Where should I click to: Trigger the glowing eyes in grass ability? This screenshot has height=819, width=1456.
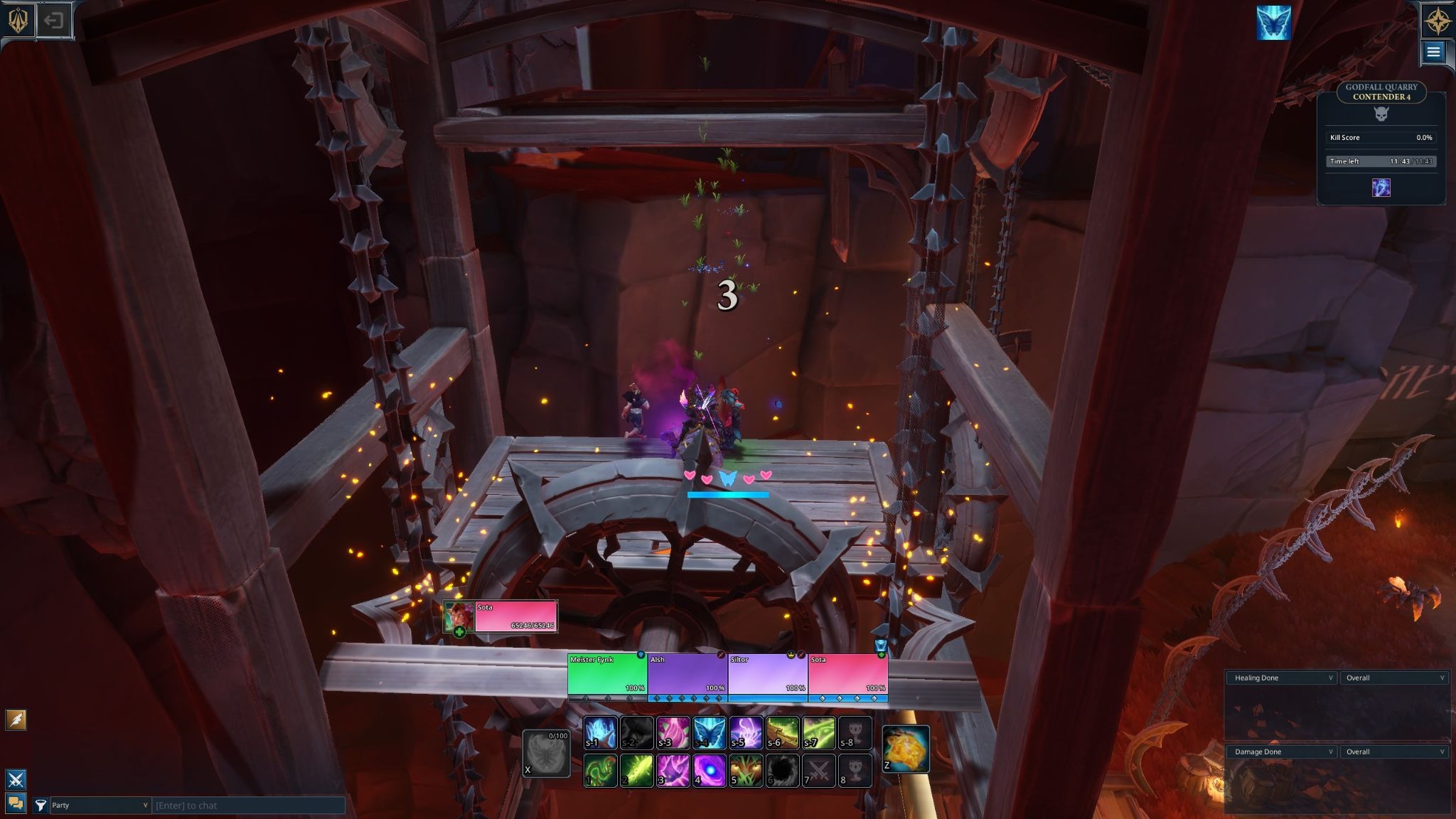pos(746,771)
